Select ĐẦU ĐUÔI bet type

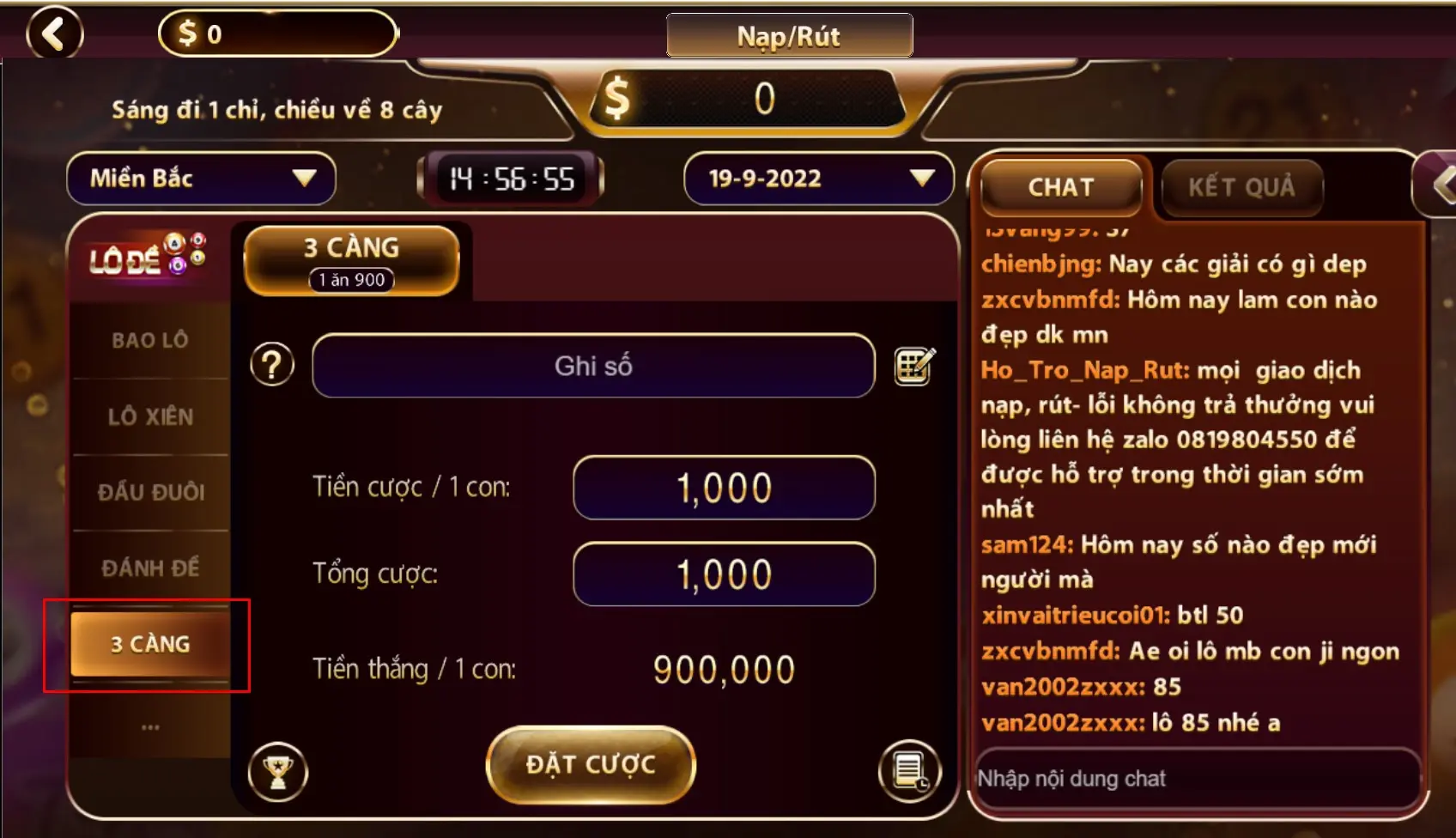150,492
